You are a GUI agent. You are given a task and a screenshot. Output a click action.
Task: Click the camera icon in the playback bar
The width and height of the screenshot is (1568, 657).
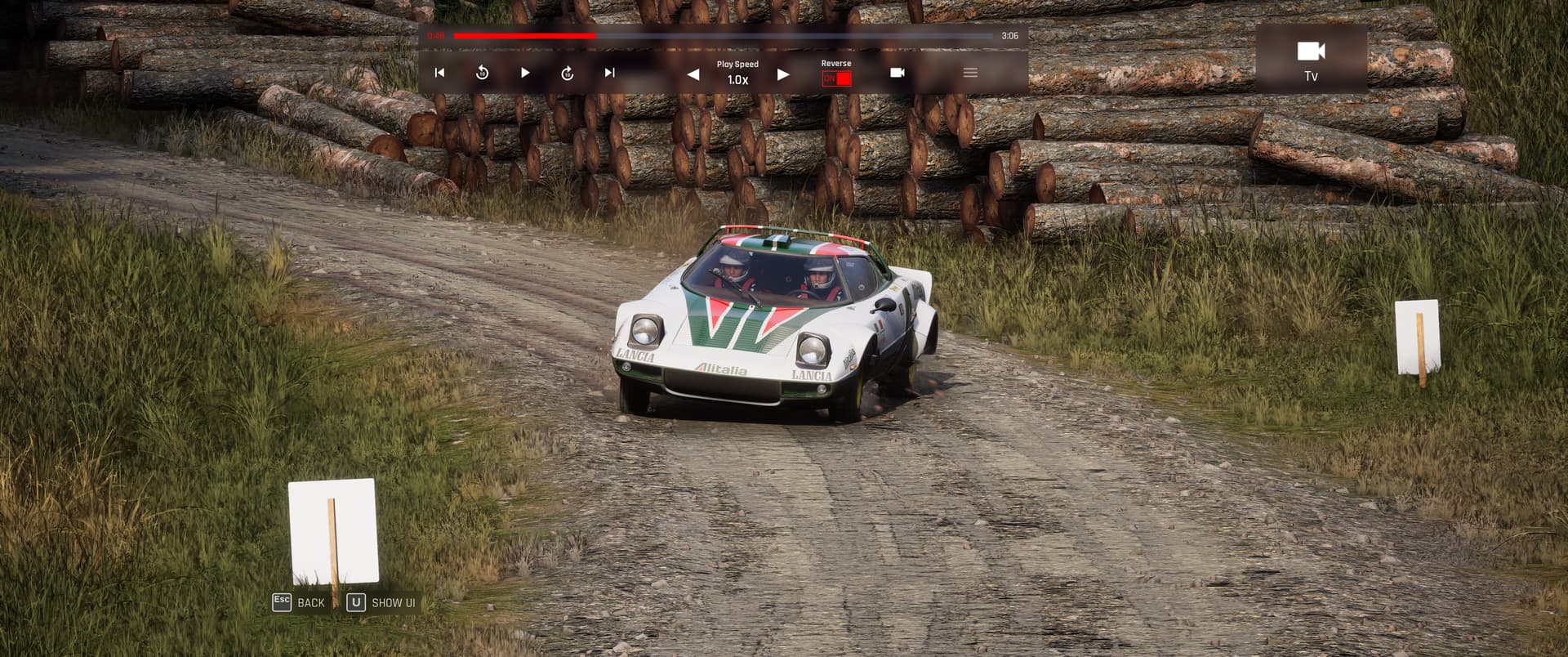click(897, 73)
